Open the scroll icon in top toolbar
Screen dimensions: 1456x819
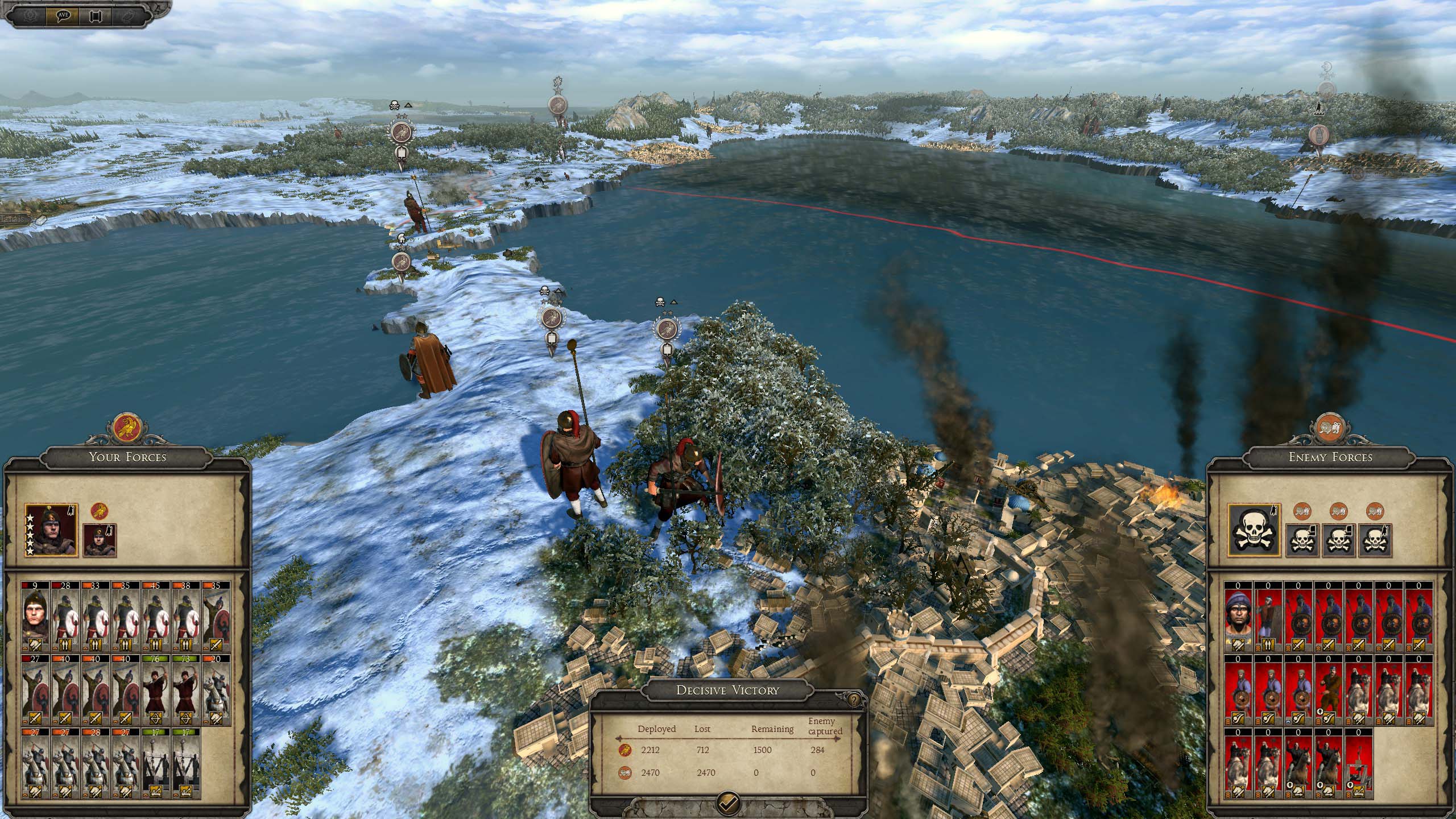(94, 15)
